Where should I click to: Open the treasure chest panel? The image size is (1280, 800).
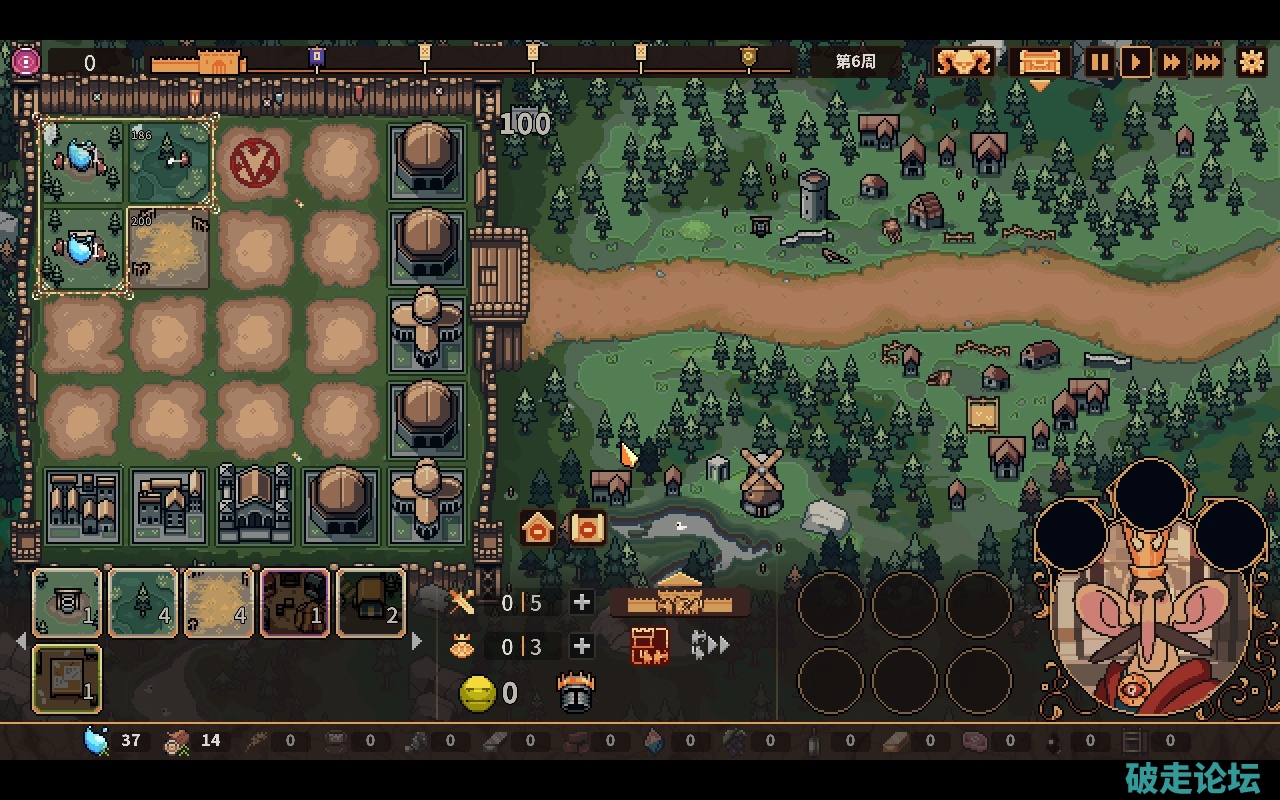pos(1039,63)
